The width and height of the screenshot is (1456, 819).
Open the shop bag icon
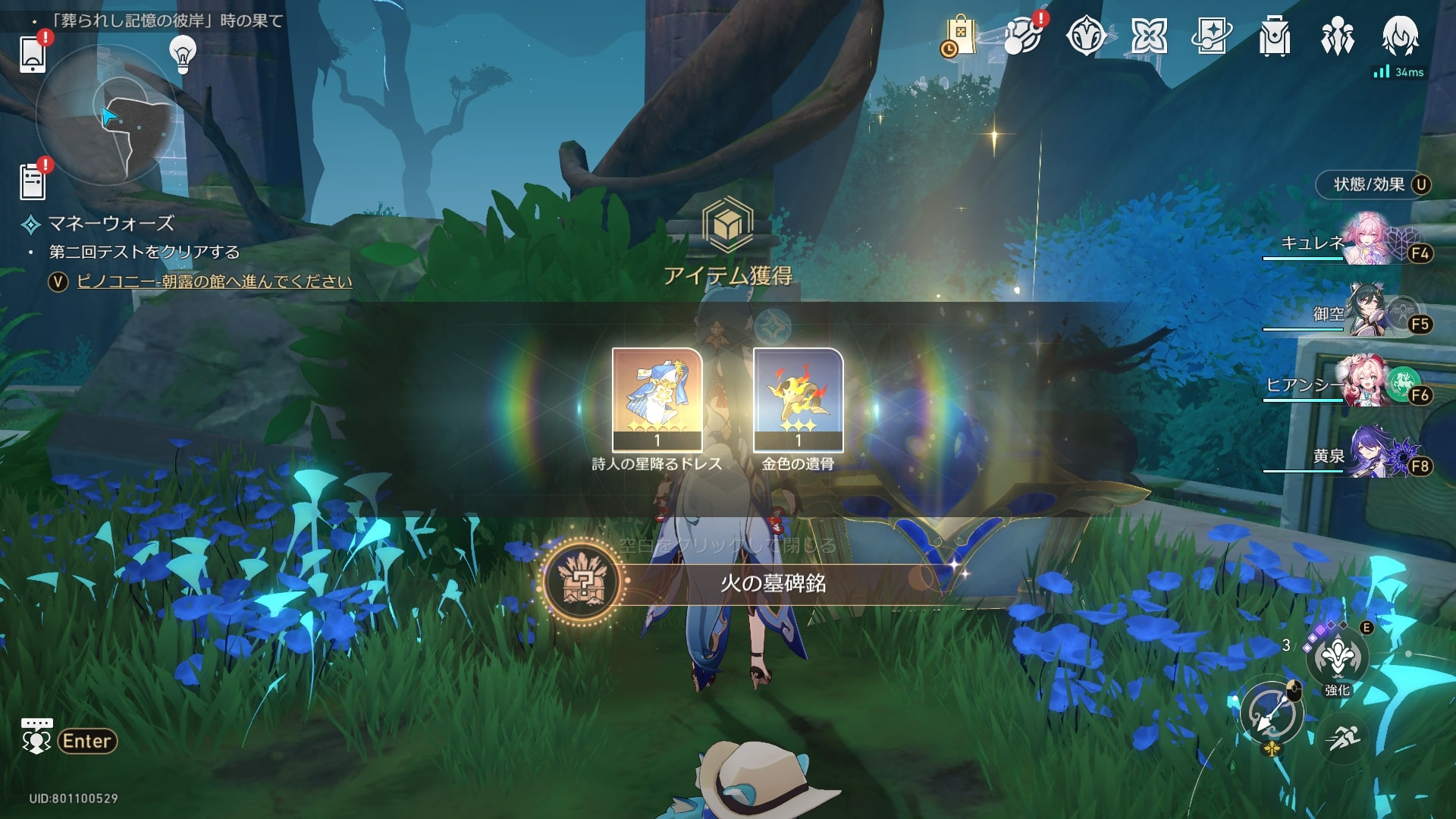(959, 36)
